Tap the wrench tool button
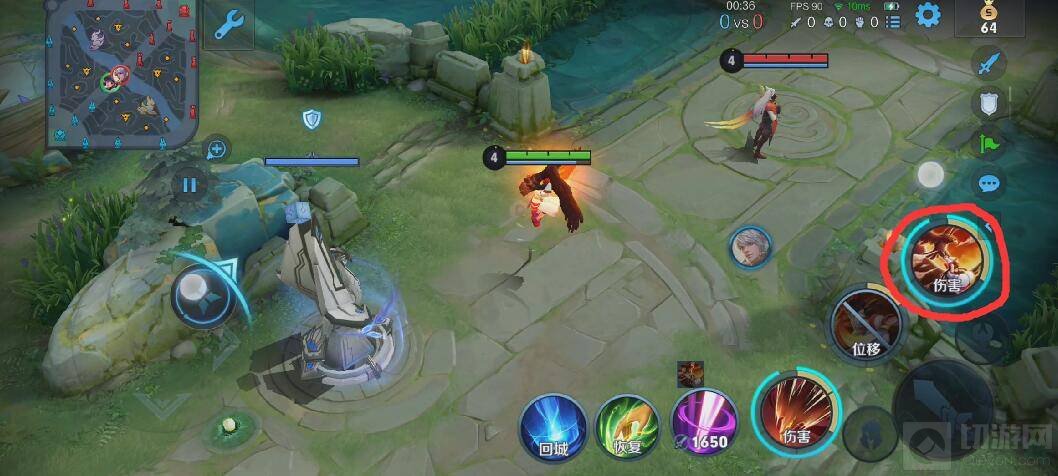 229,25
